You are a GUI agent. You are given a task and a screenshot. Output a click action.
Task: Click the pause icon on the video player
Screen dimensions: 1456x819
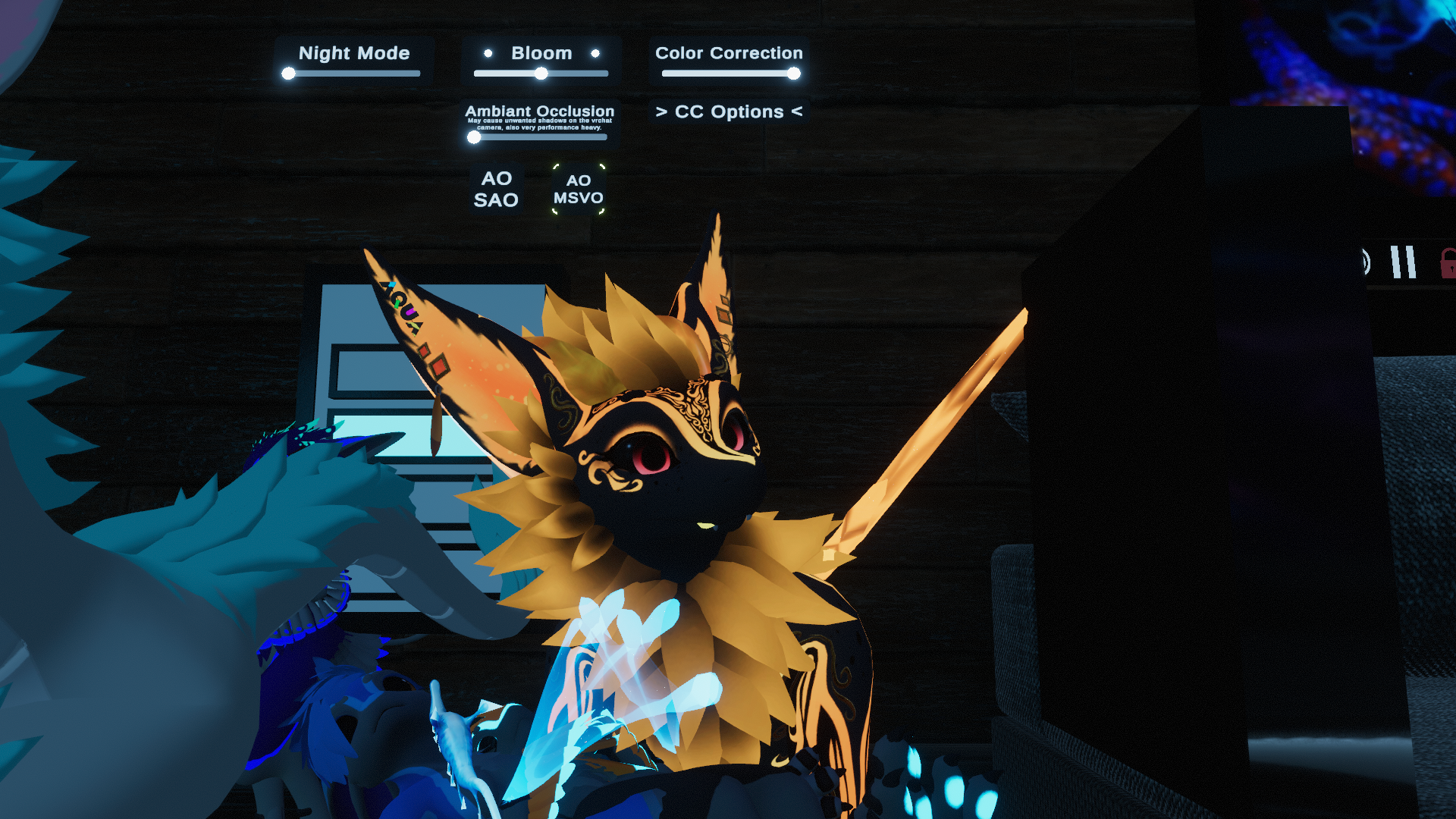click(x=1403, y=262)
